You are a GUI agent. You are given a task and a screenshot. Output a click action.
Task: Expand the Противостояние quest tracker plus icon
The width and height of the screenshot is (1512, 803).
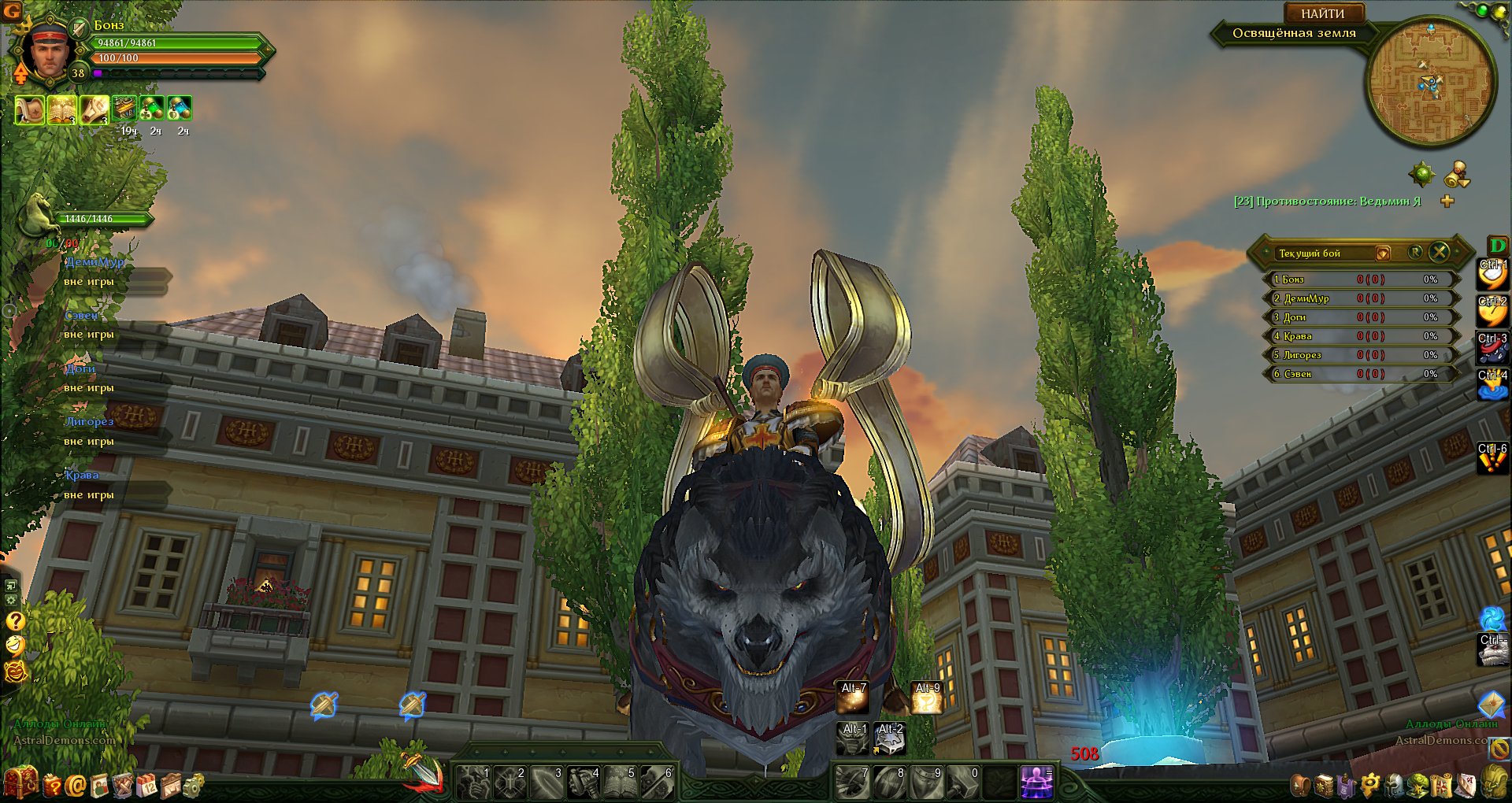coord(1447,202)
